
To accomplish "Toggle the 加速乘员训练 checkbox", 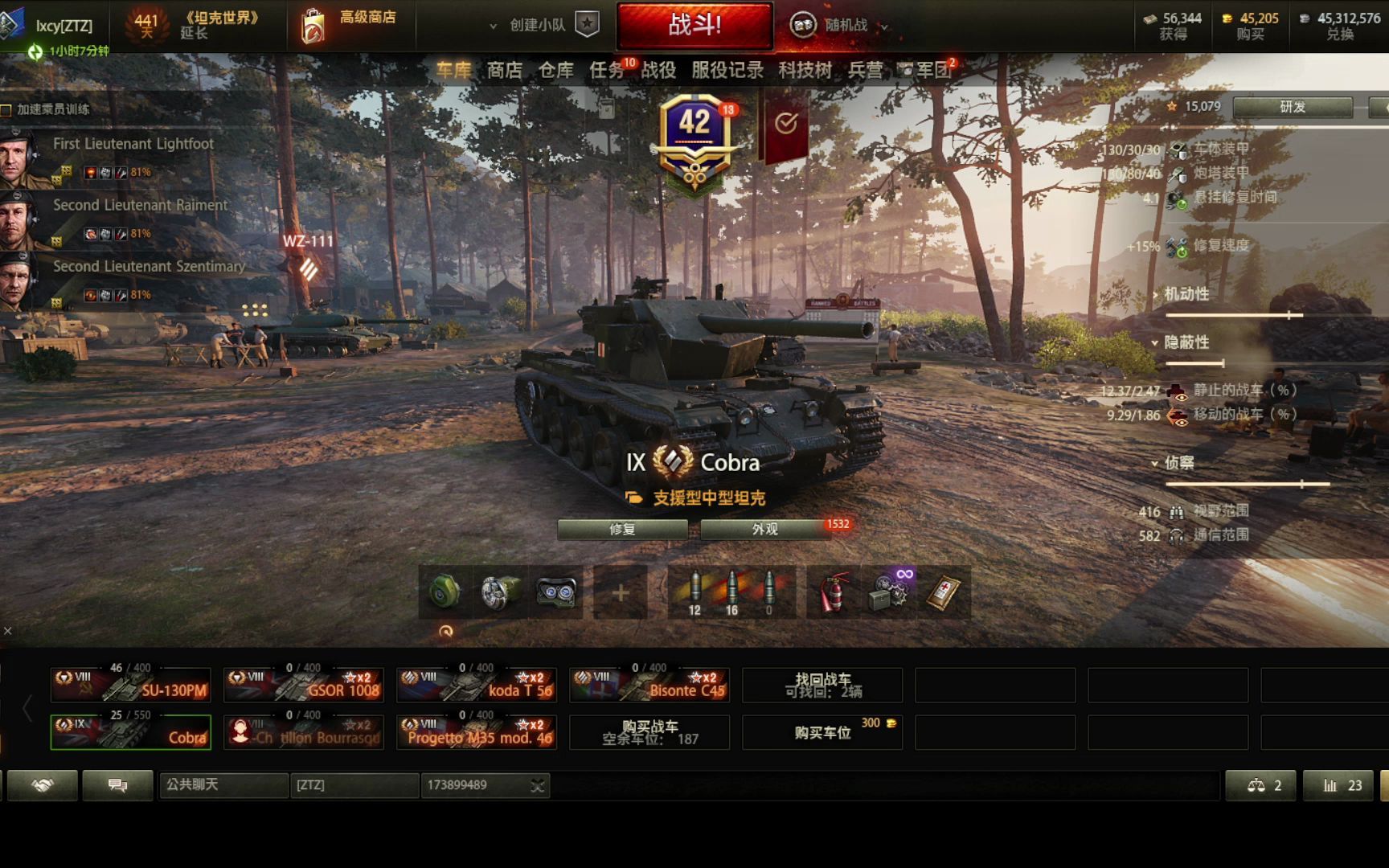I will tap(6, 109).
